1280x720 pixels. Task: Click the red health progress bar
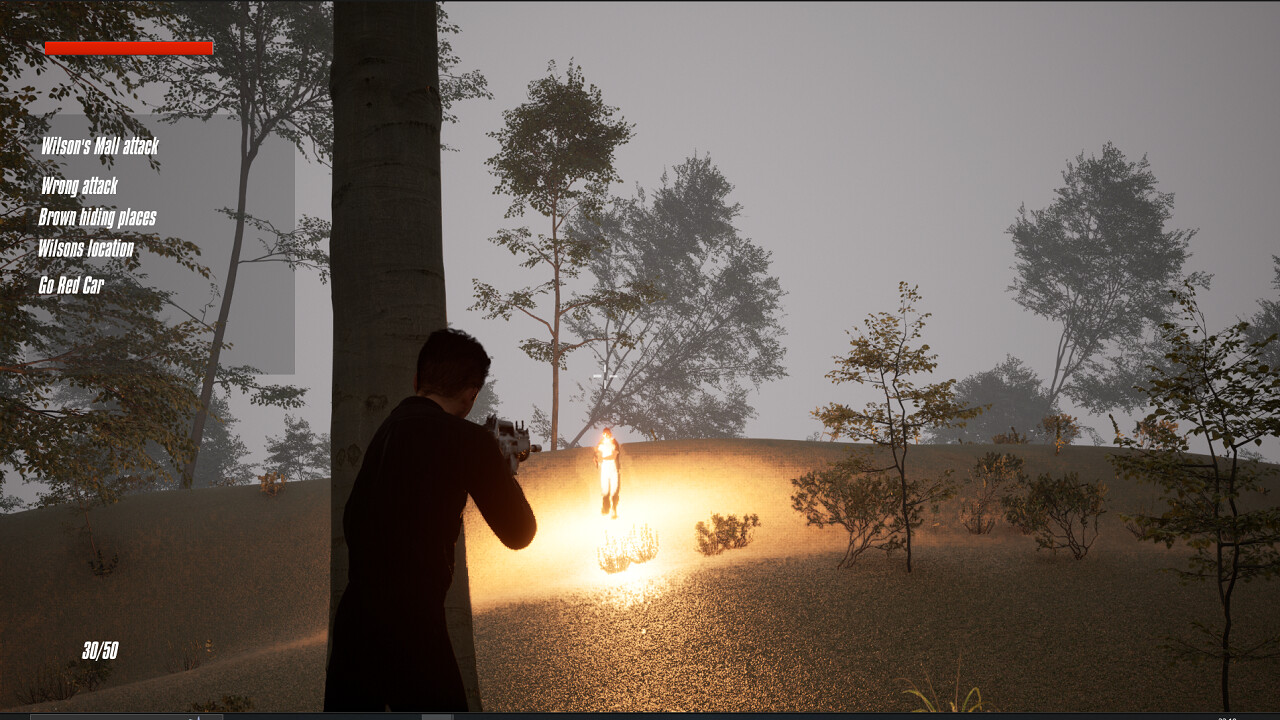(127, 47)
